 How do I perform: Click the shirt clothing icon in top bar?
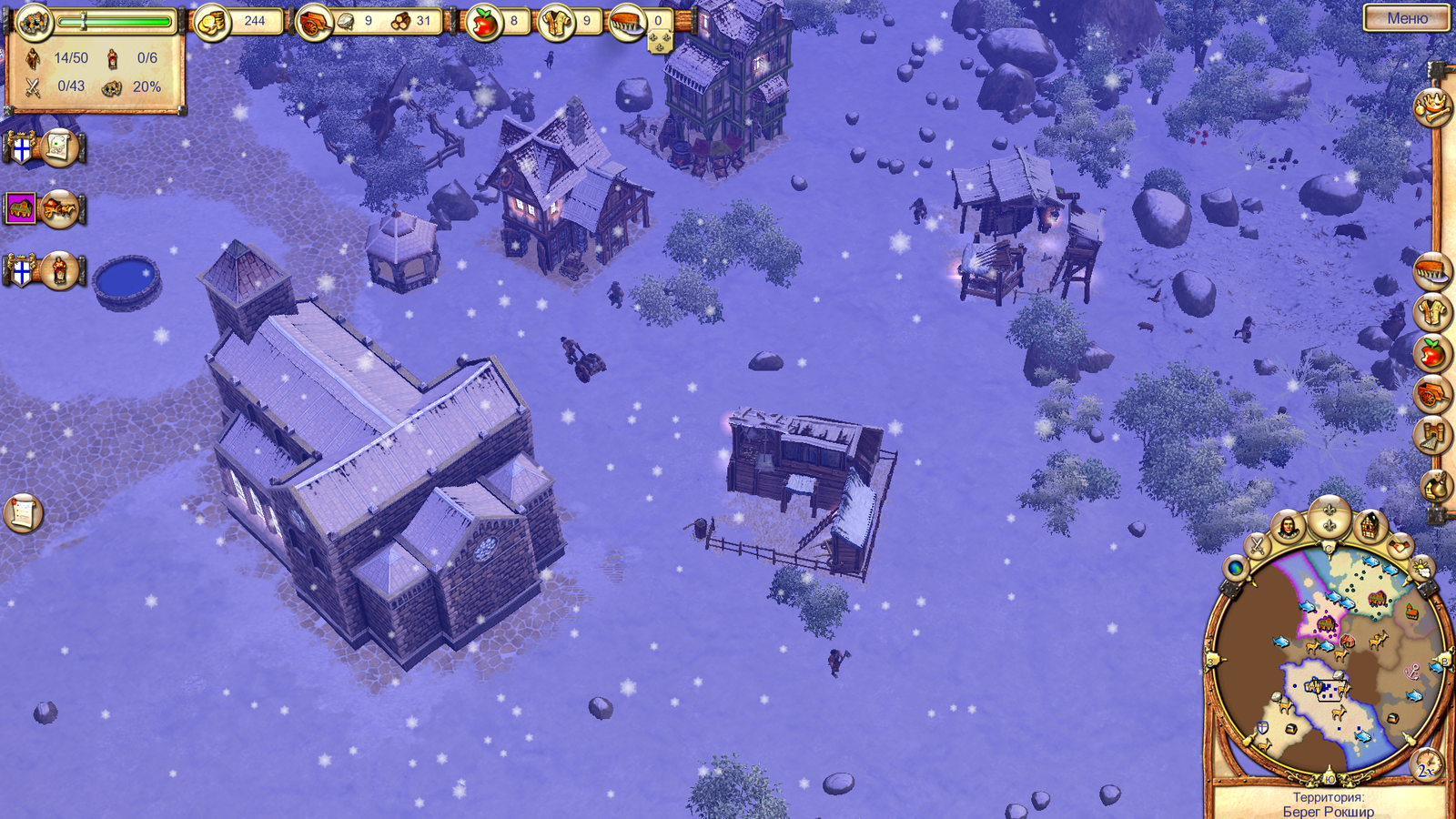tap(555, 22)
